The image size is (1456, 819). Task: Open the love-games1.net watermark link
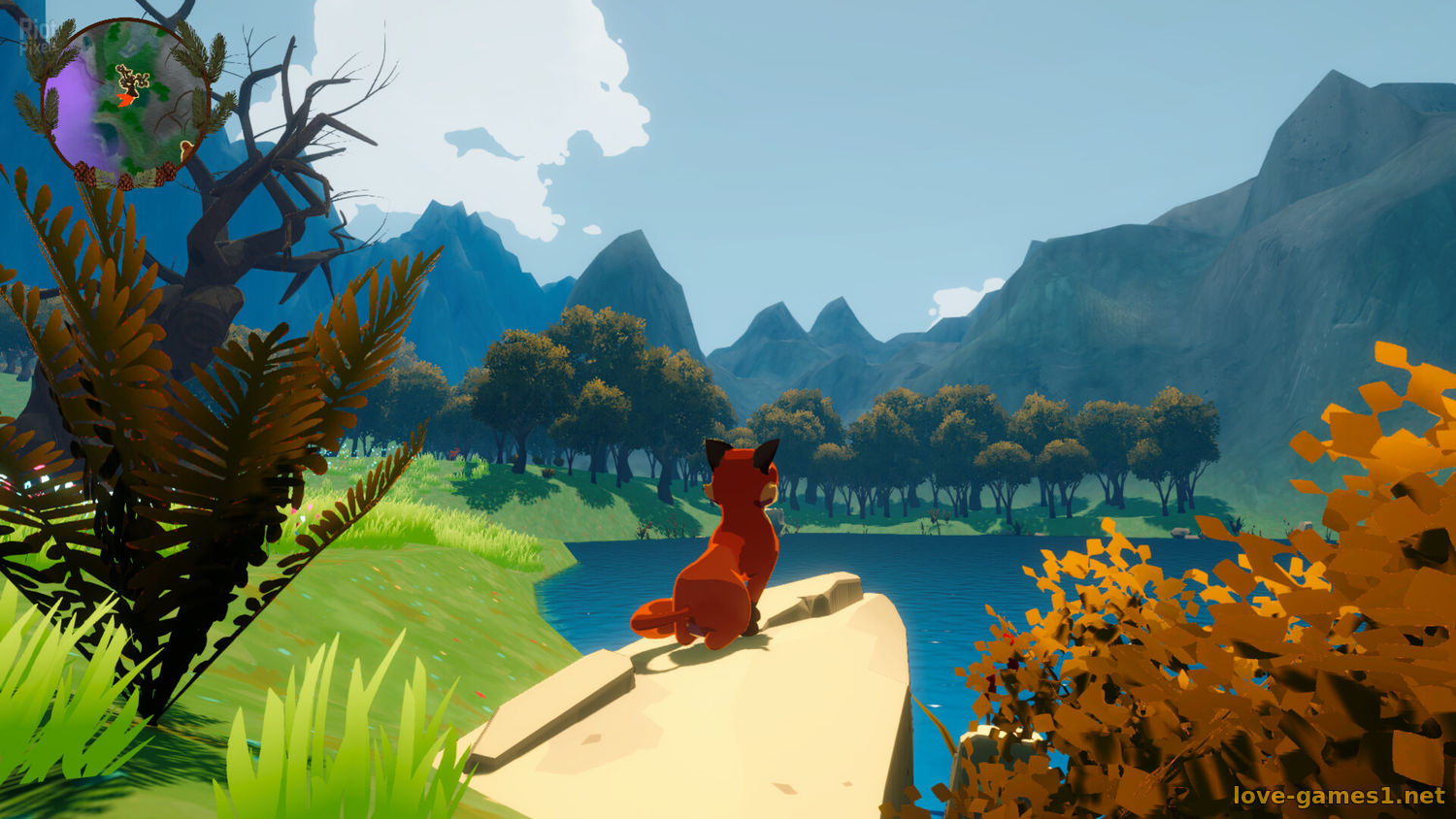[x=1339, y=796]
